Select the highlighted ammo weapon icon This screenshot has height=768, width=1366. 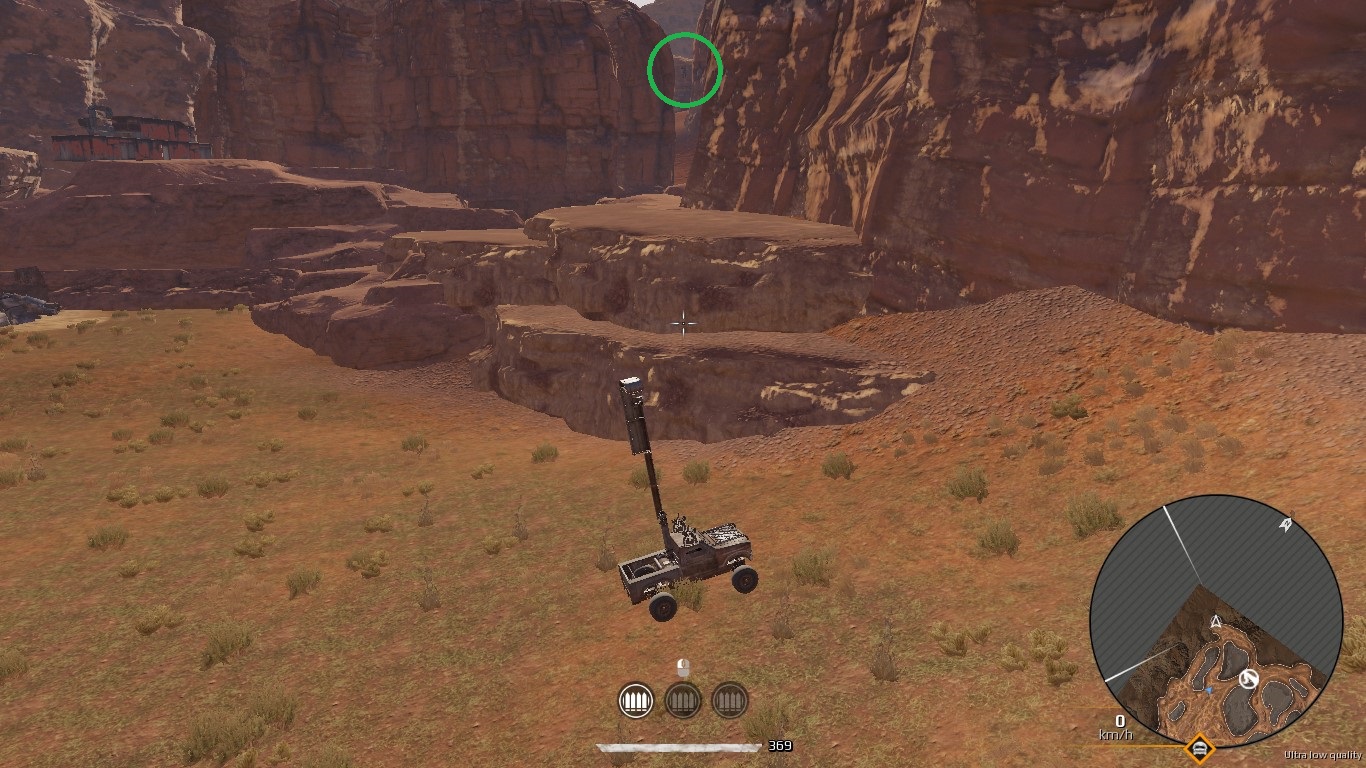pyautogui.click(x=636, y=700)
